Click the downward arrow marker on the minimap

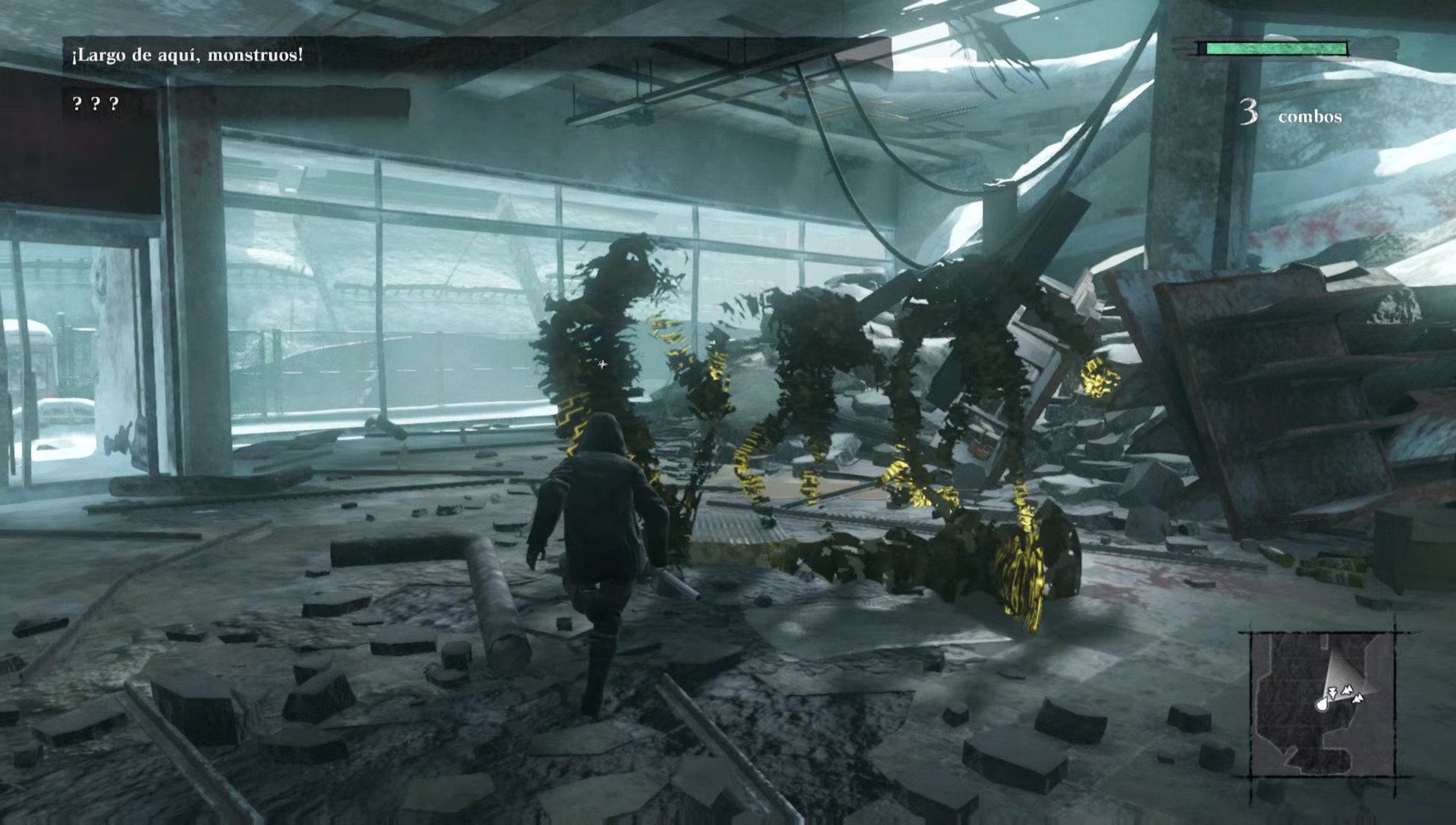point(1332,693)
